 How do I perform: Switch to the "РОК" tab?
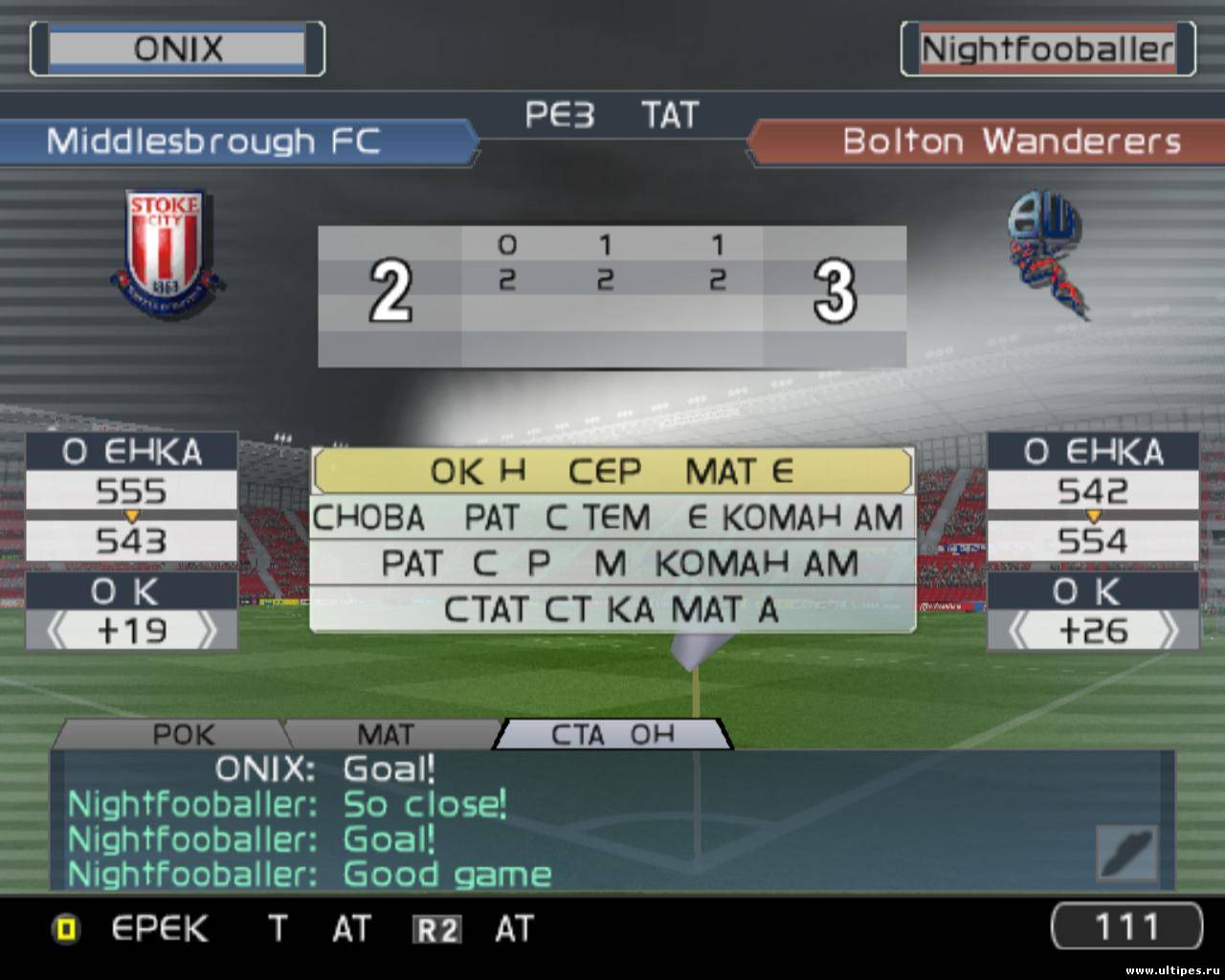point(183,734)
